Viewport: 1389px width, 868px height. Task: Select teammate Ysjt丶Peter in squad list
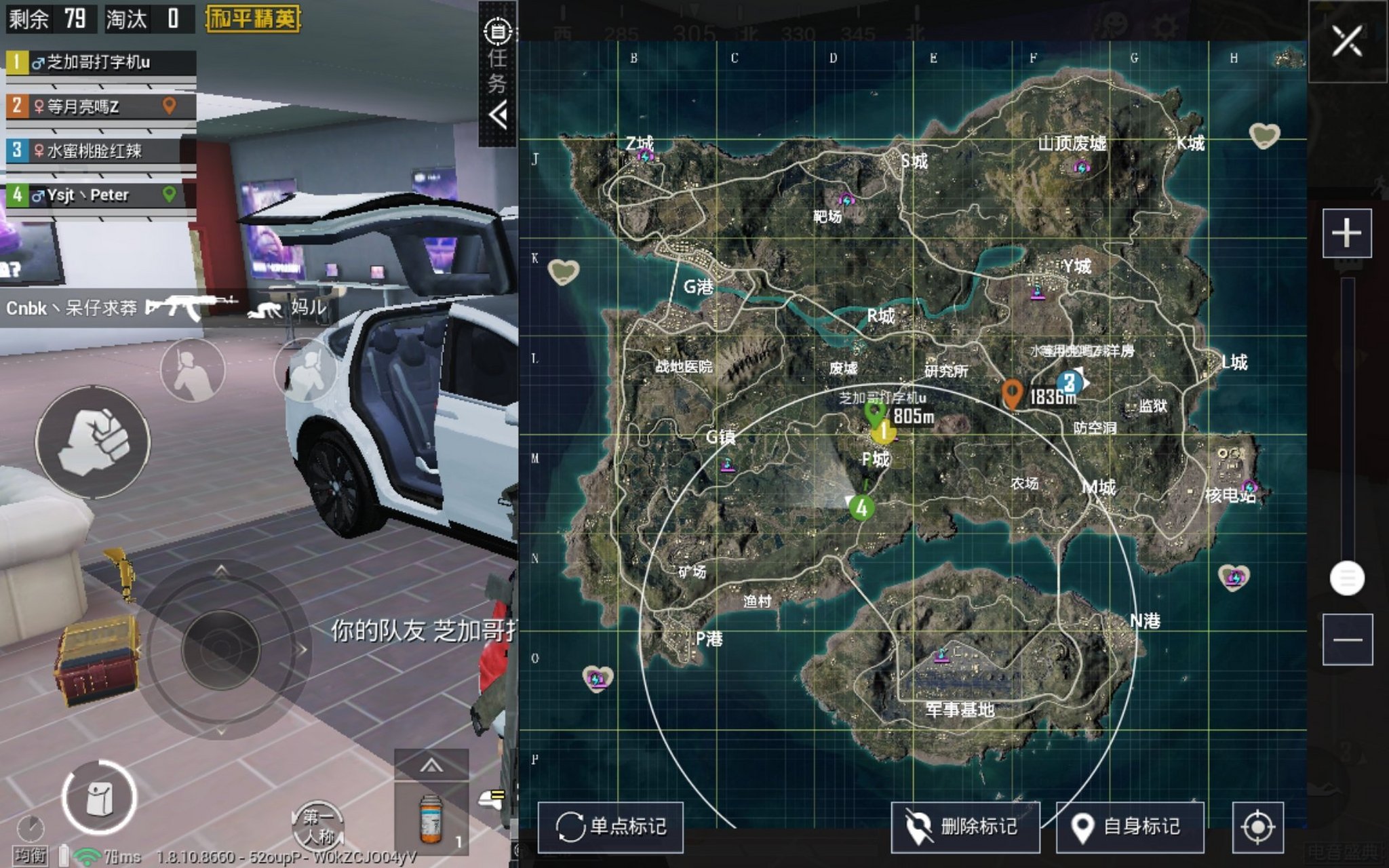[100, 195]
